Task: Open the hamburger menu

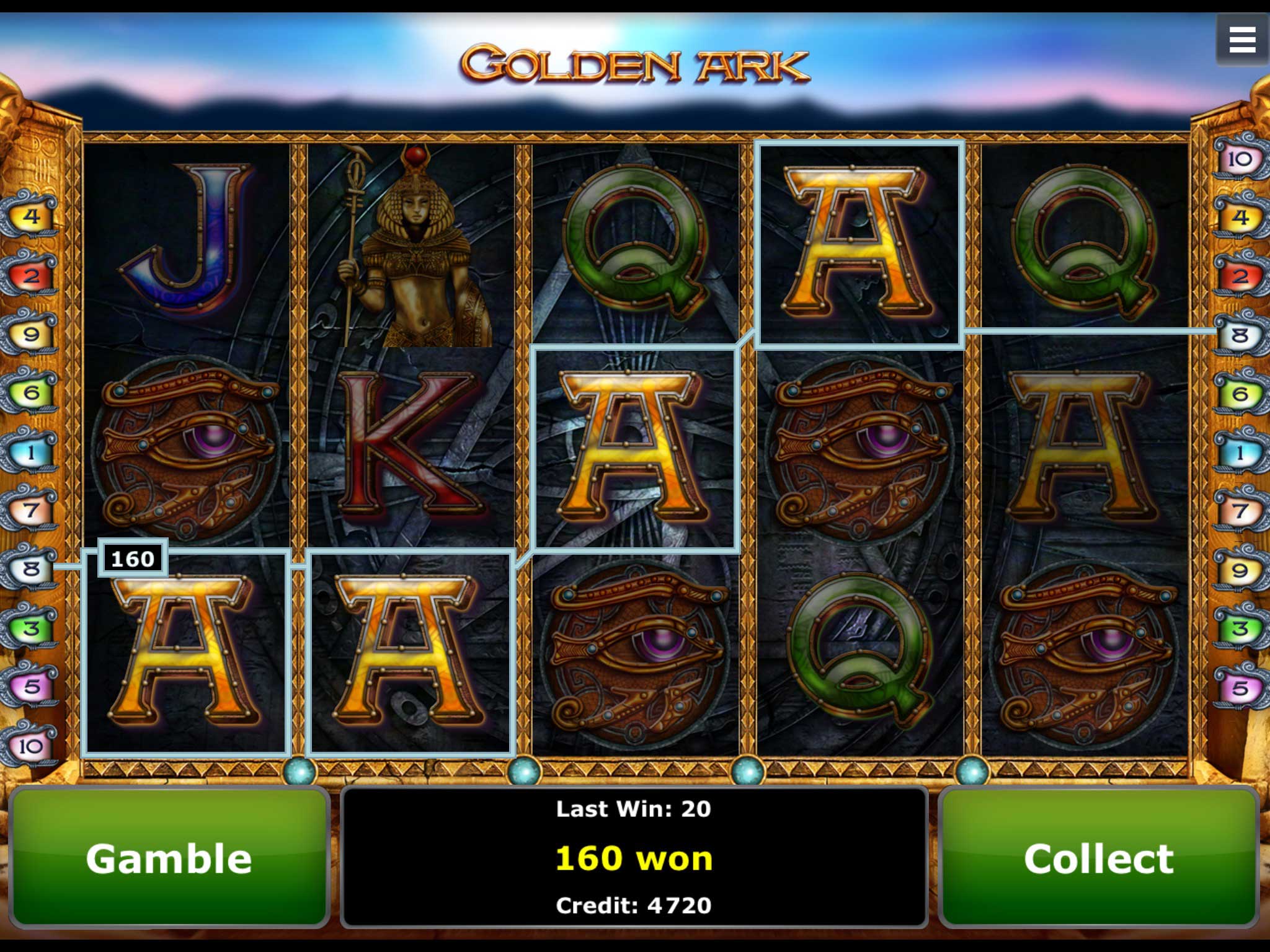Action: click(1241, 41)
